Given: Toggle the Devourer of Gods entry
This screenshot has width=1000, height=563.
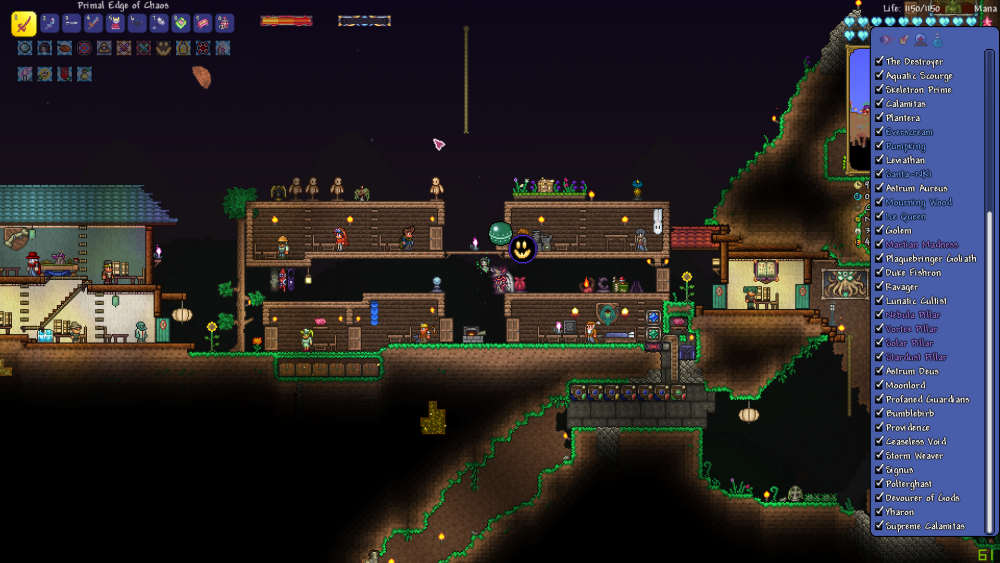Looking at the screenshot, I should 879,497.
